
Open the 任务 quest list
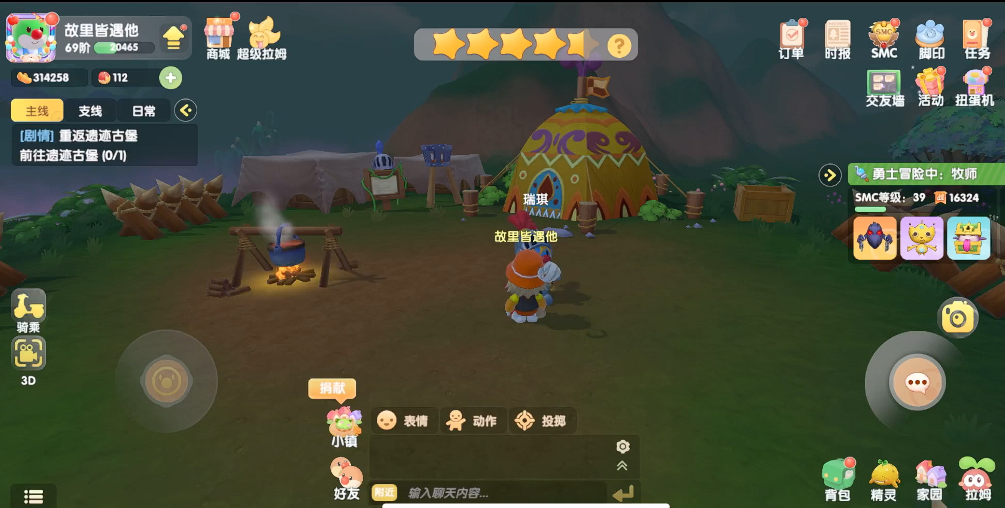[976, 37]
